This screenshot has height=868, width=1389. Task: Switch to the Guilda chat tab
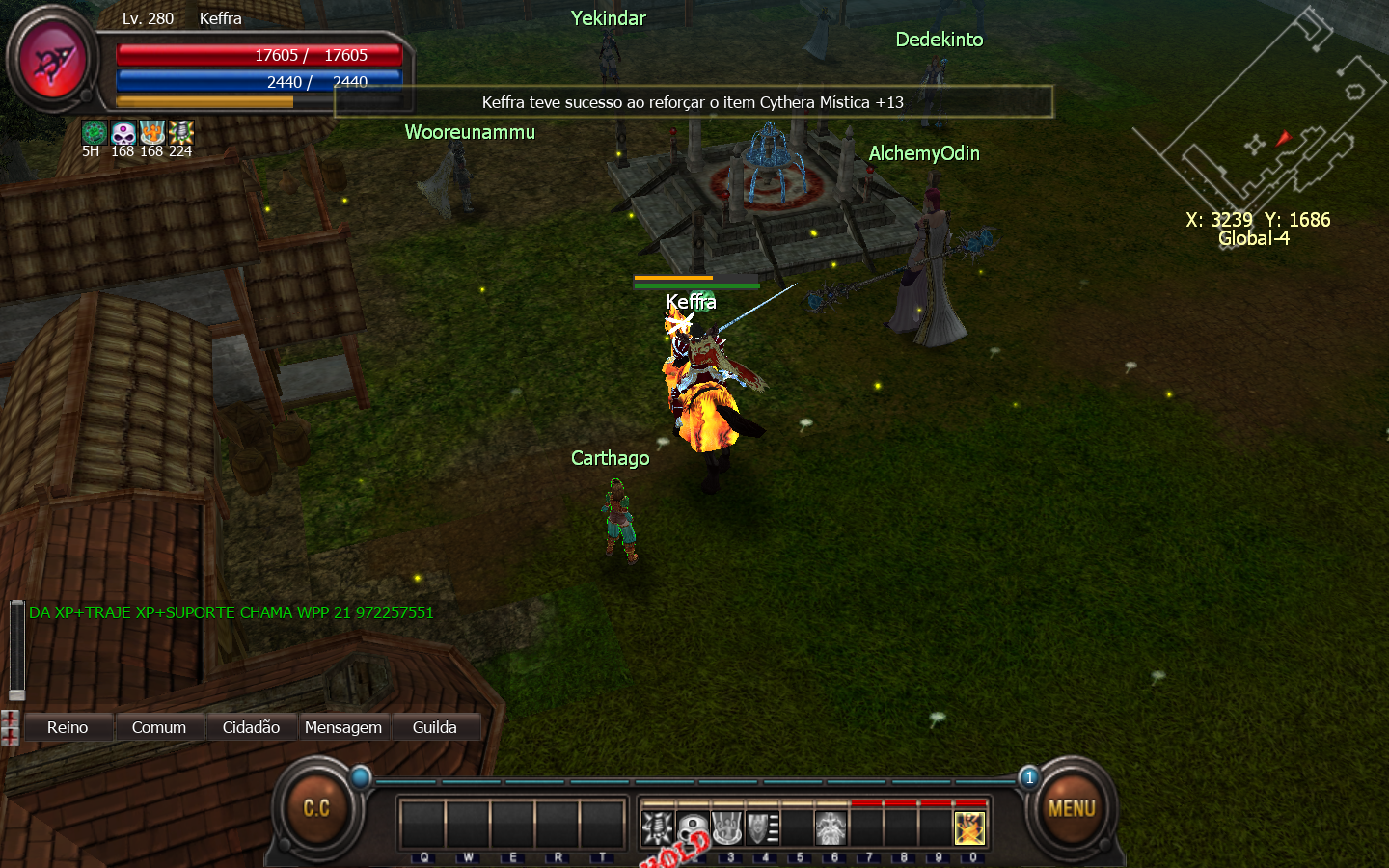tap(435, 727)
